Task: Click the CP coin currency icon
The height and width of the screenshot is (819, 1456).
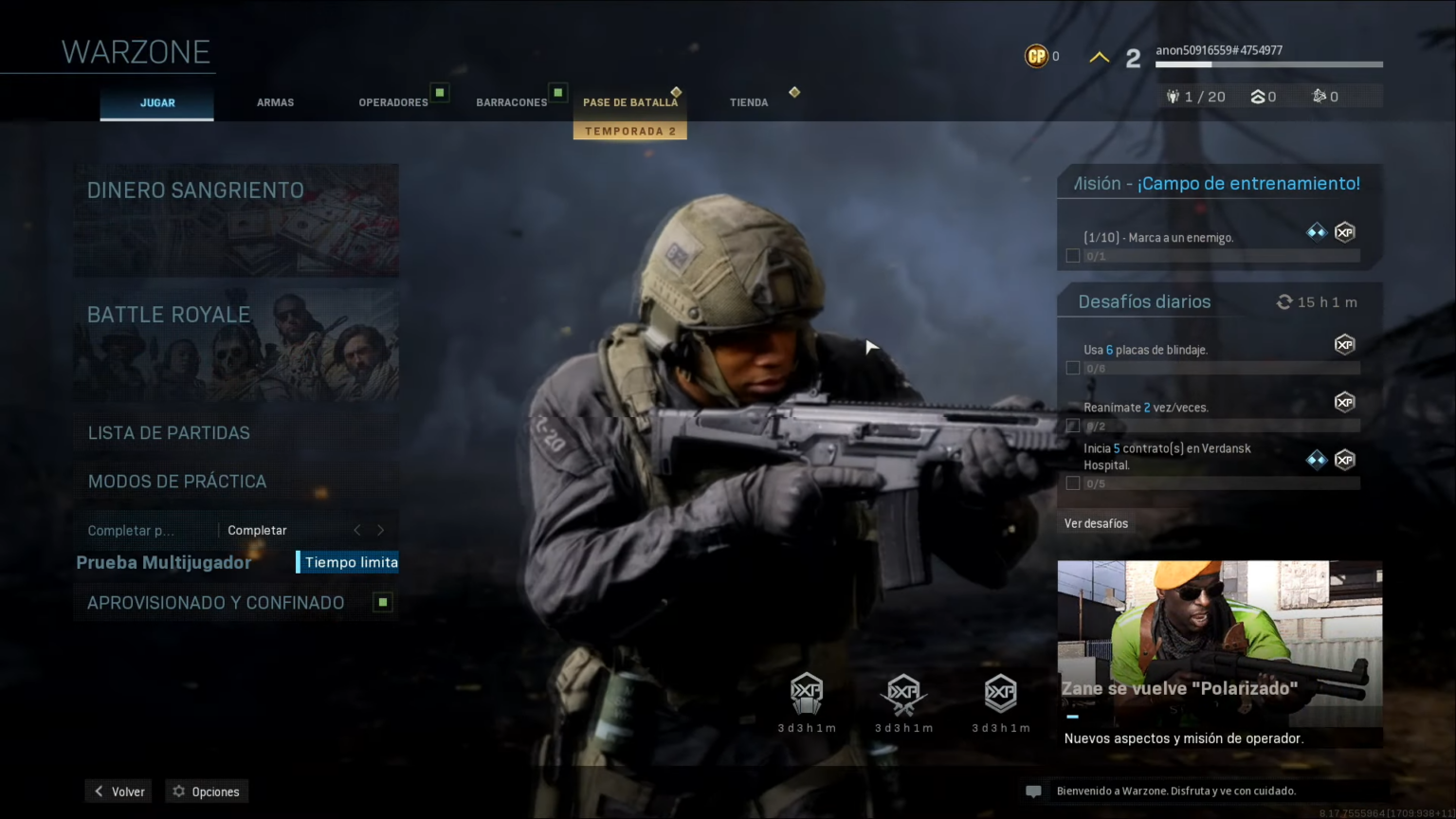Action: (1035, 56)
